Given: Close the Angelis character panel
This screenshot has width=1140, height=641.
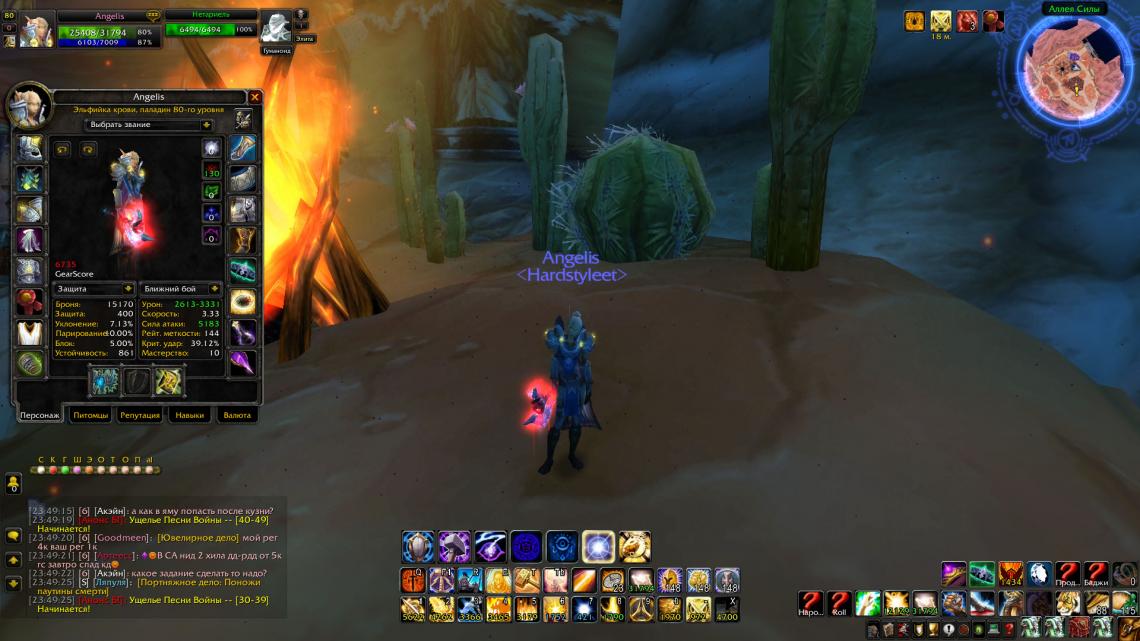Looking at the screenshot, I should click(255, 97).
